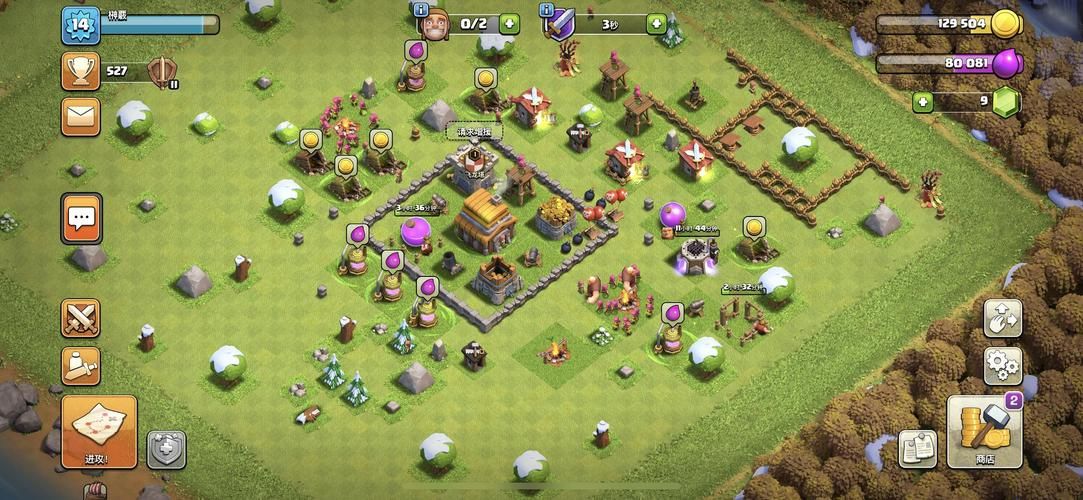Viewport: 1083px width, 500px height.
Task: Show shield info via the blue i icon
Action: point(546,9)
